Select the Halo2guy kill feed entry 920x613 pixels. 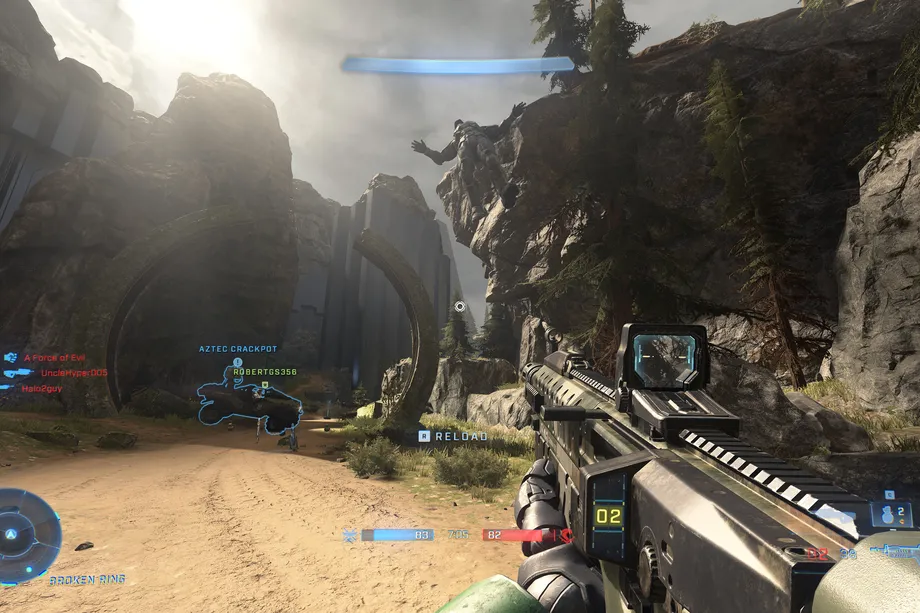(43, 388)
